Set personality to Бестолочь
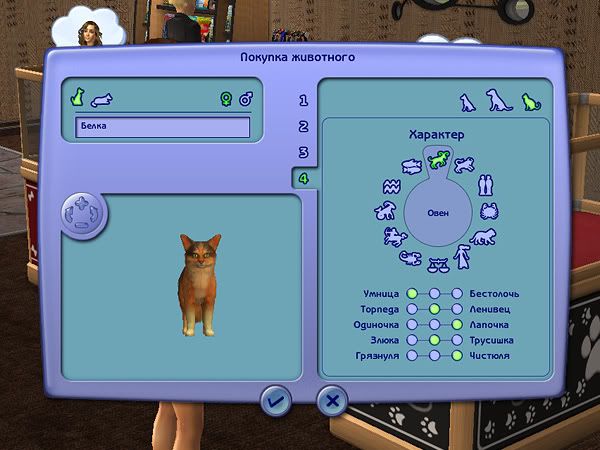The image size is (600, 450). pos(457,294)
